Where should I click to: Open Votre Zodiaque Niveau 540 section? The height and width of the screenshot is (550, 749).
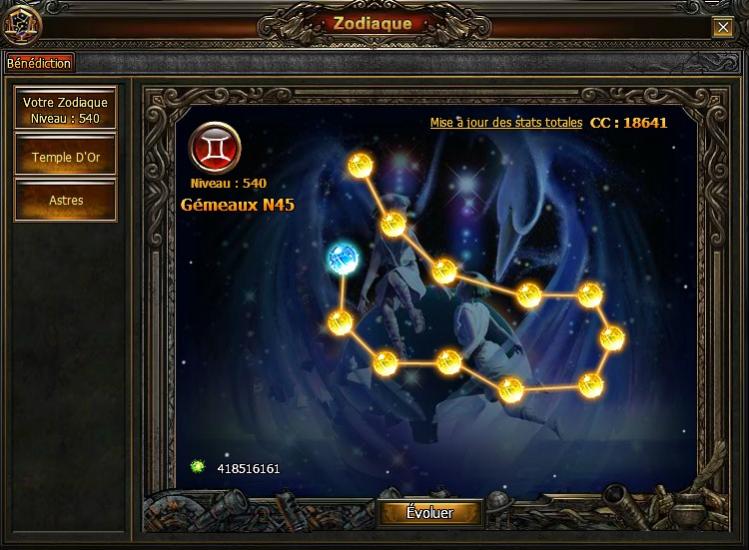point(65,109)
